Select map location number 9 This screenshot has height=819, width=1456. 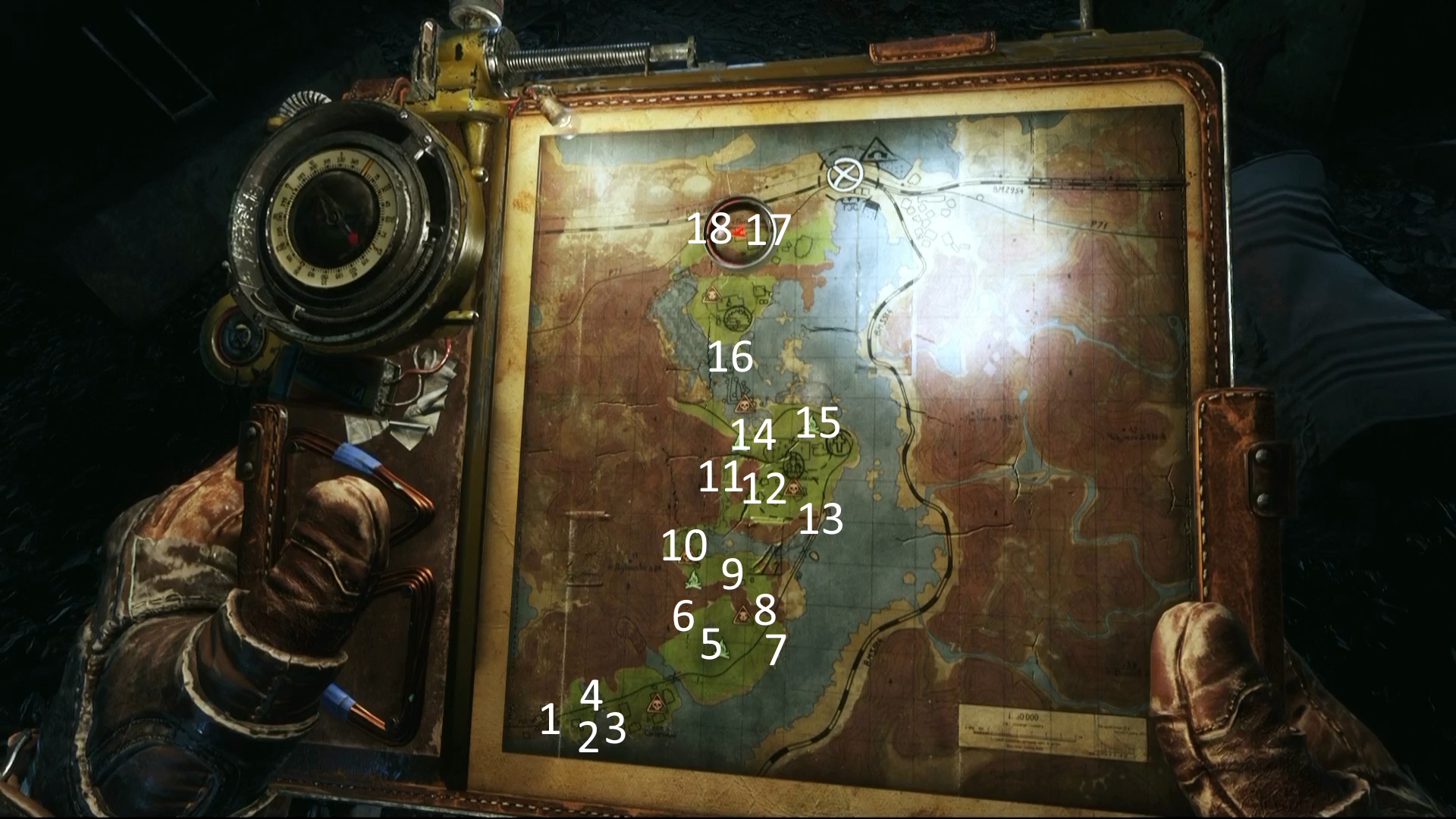(x=732, y=574)
